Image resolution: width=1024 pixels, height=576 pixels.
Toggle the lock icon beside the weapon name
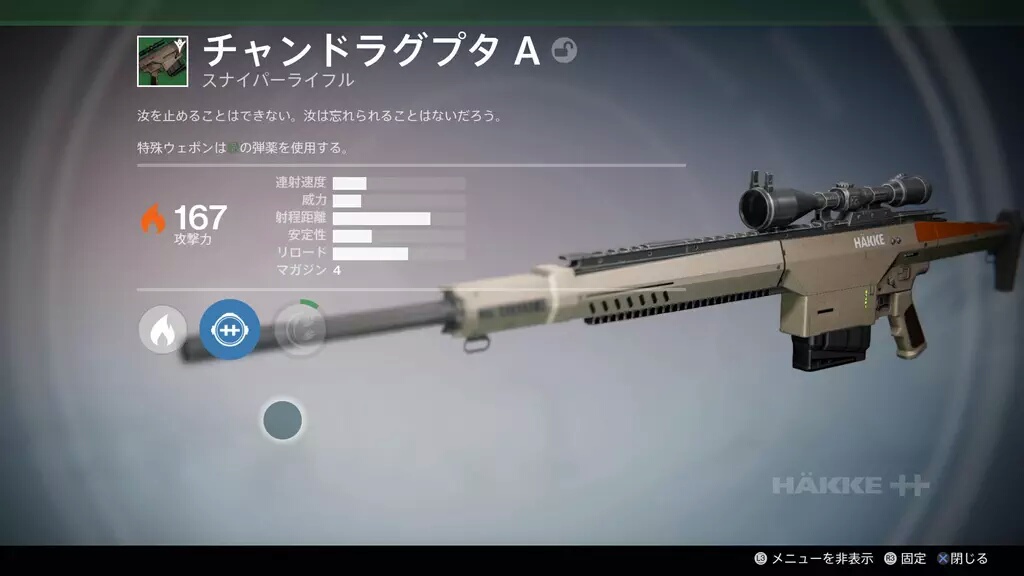click(565, 50)
